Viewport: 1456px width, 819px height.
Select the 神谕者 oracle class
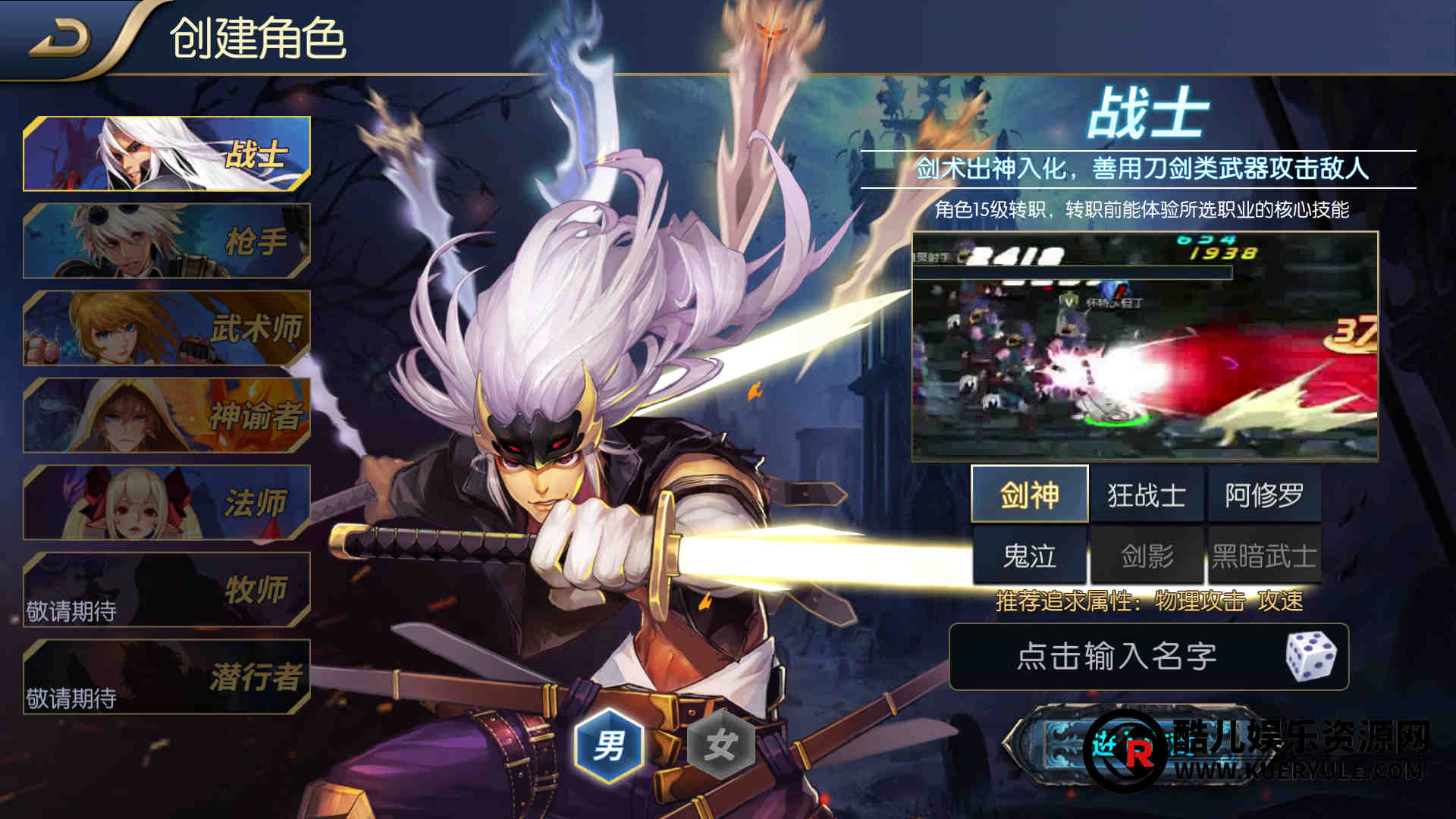pos(167,416)
